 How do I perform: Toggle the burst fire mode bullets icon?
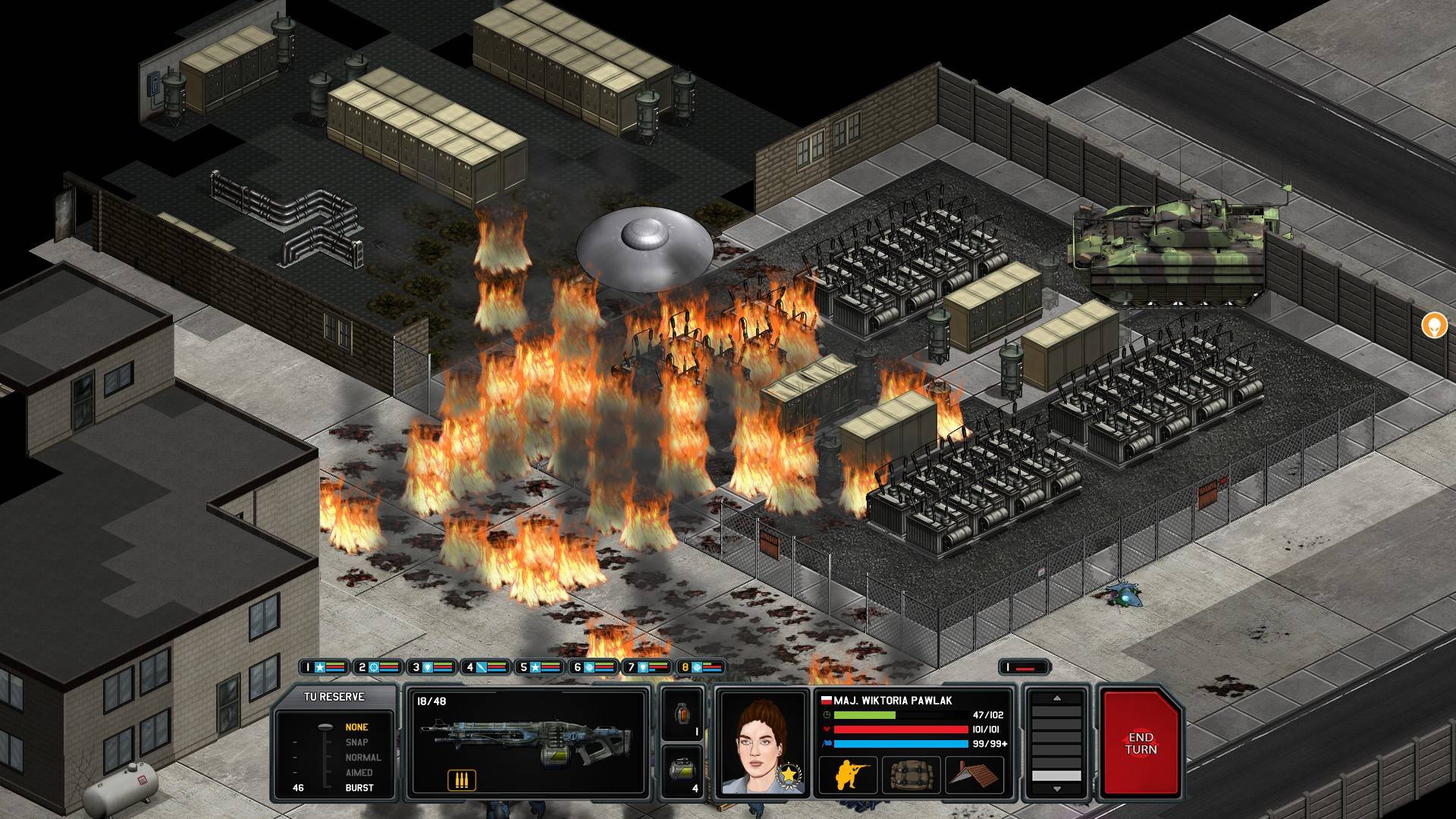(x=461, y=780)
